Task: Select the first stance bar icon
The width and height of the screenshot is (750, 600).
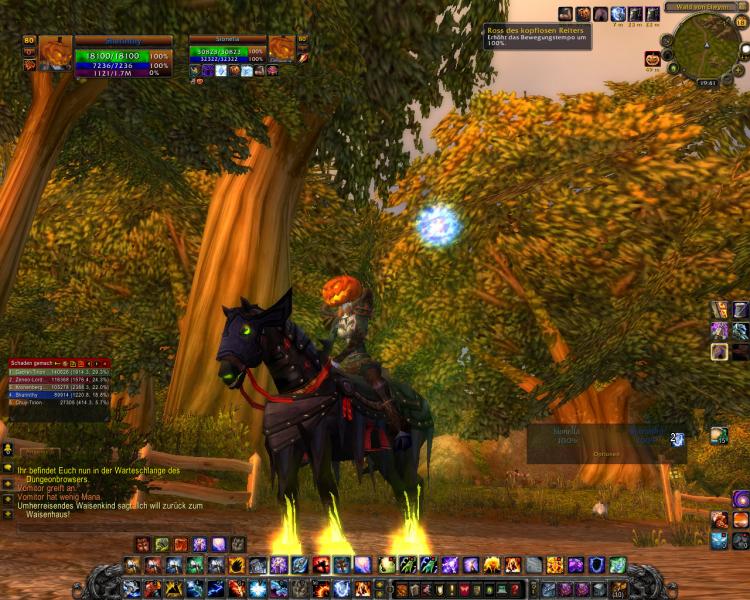Action: click(142, 544)
